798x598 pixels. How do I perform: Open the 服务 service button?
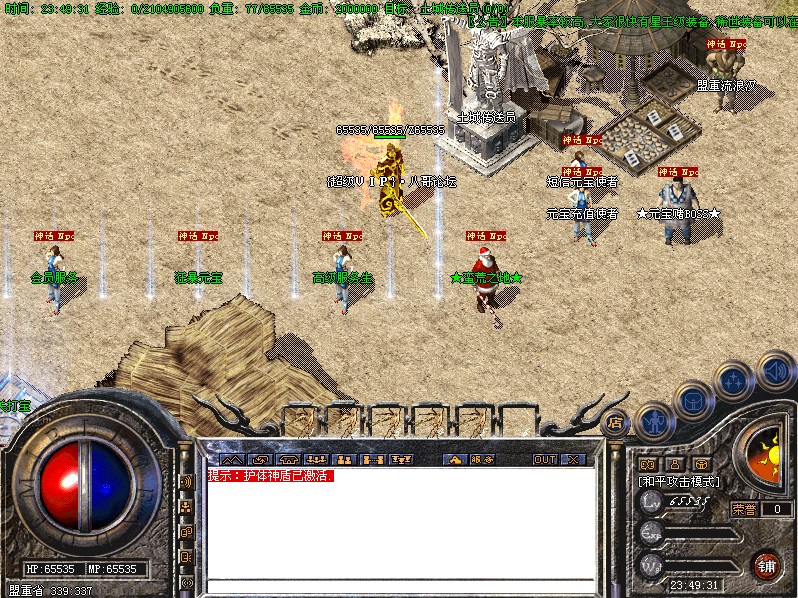click(481, 460)
